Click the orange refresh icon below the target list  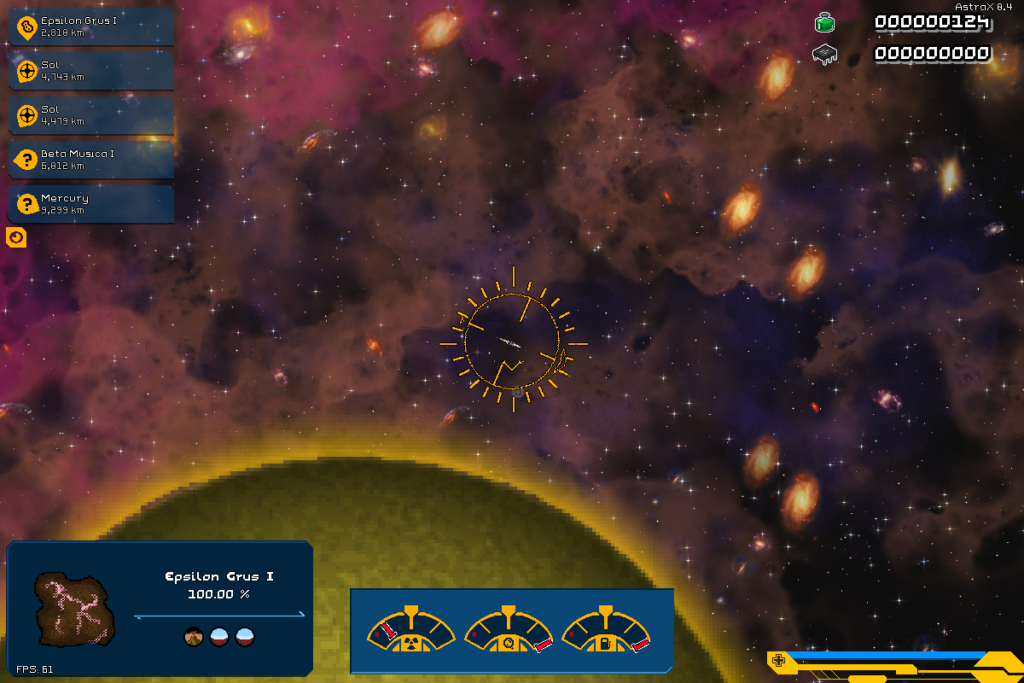(x=16, y=238)
